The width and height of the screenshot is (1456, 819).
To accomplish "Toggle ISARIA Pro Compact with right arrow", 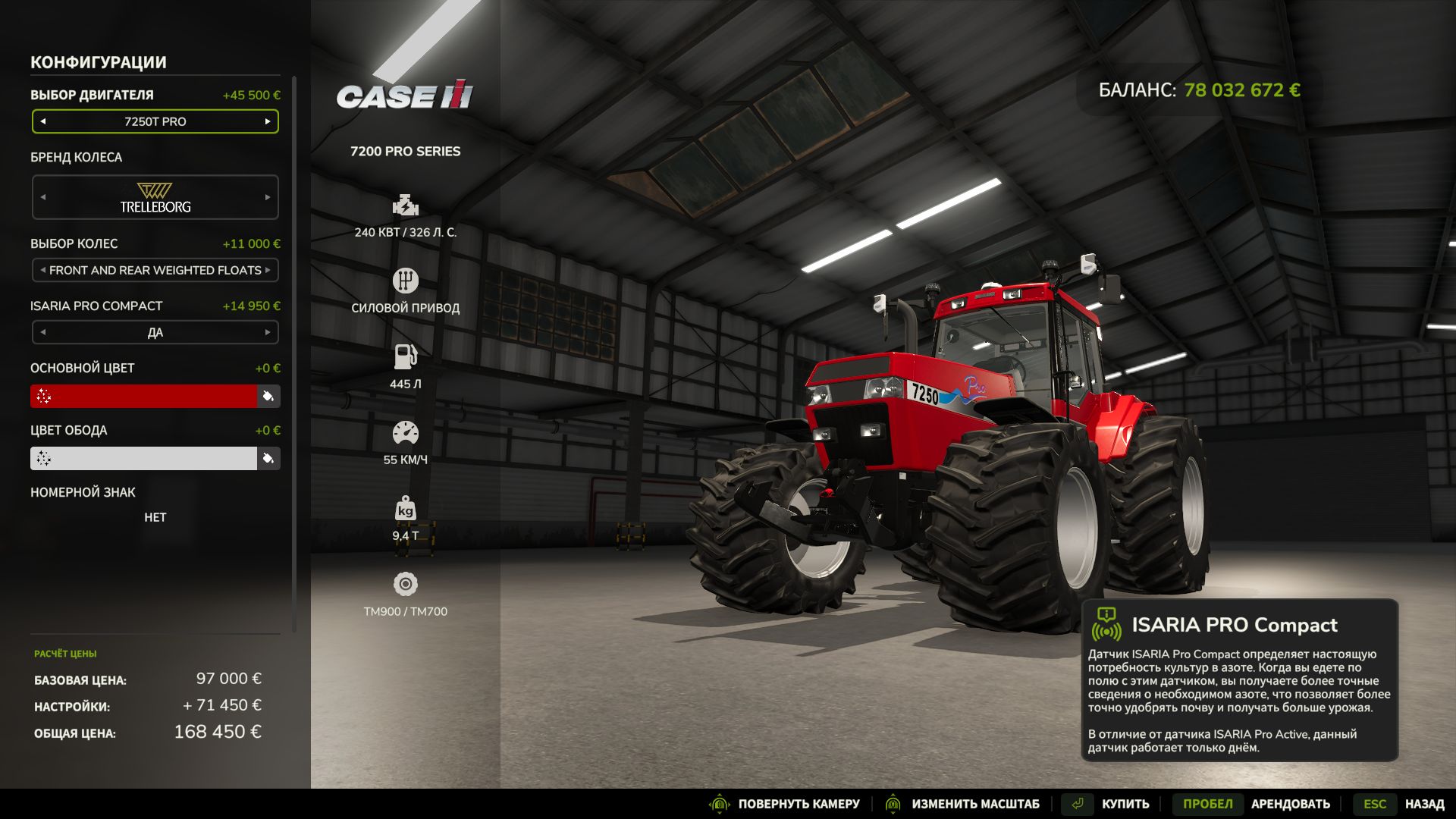I will coord(268,332).
